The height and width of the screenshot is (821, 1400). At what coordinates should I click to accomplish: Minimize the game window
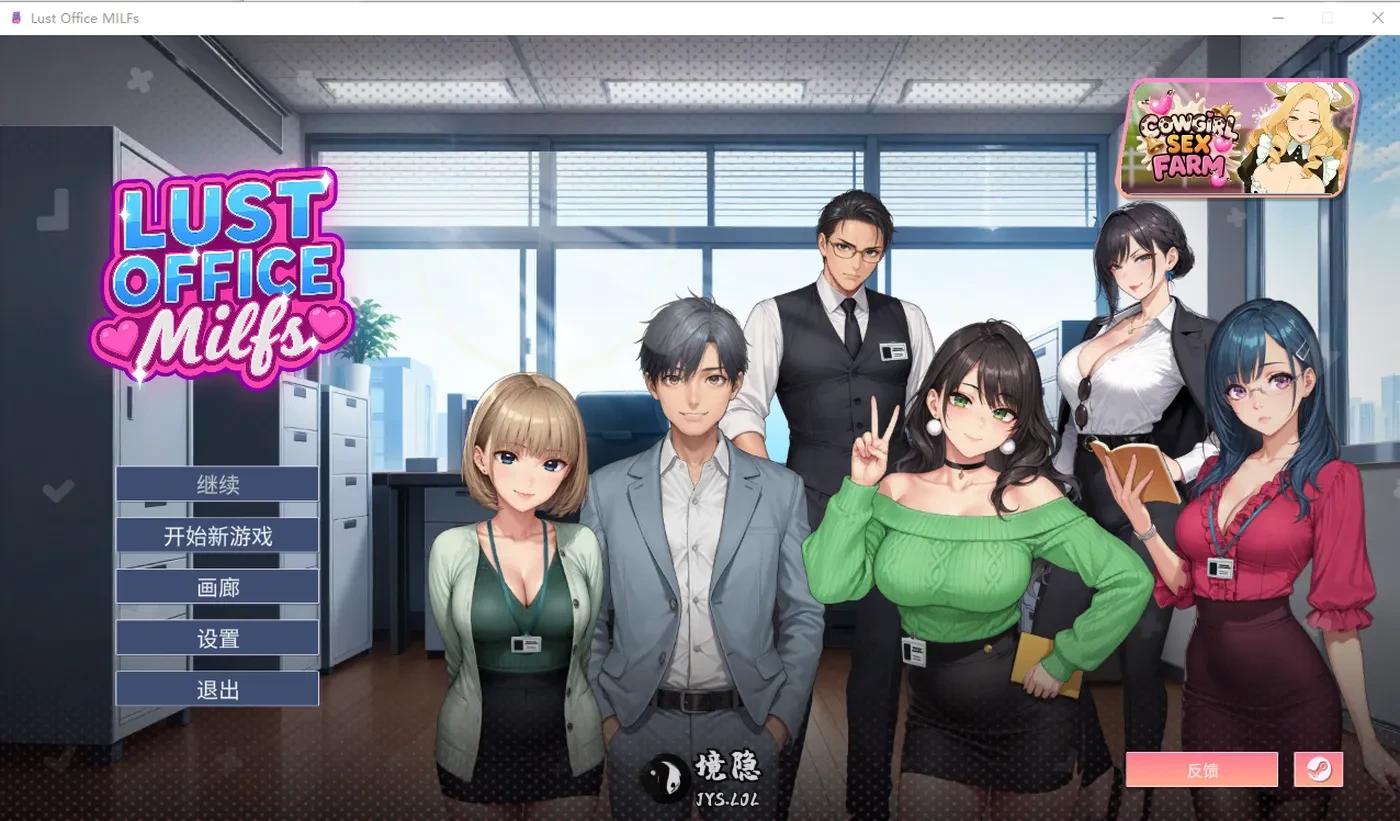coord(1277,17)
